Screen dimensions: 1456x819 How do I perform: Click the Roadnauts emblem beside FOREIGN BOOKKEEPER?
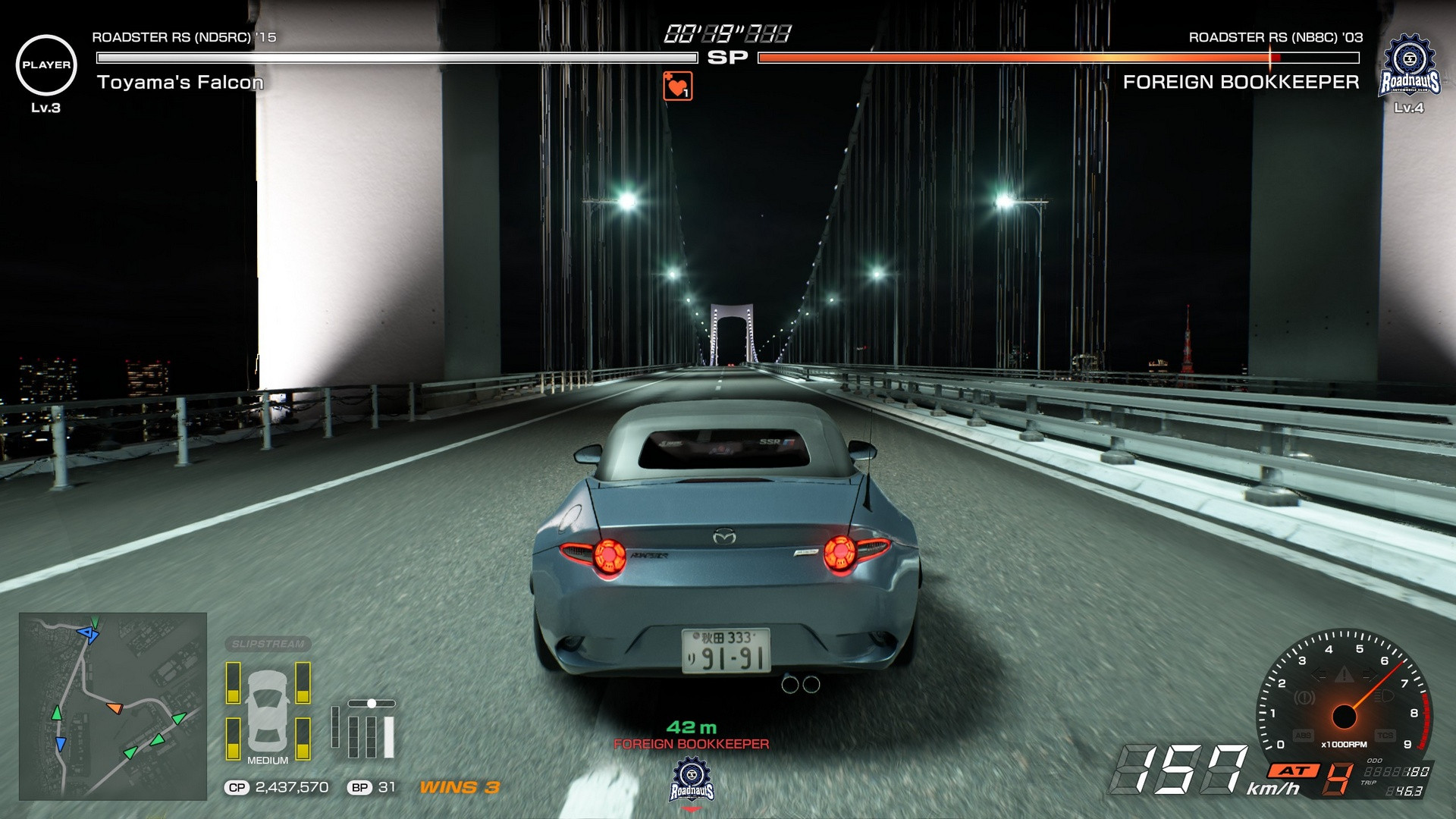click(1409, 66)
